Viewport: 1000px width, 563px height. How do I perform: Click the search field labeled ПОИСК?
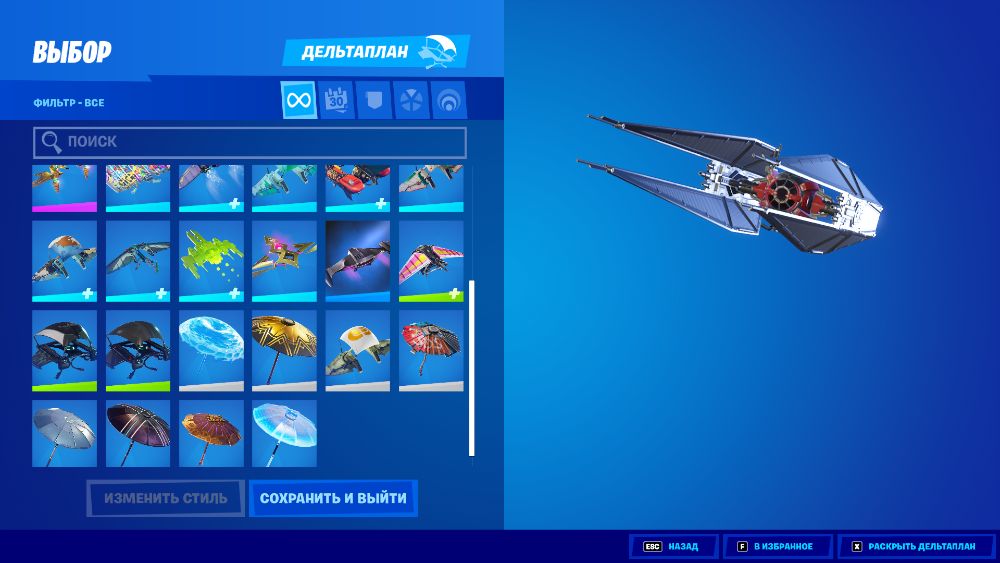(x=250, y=143)
